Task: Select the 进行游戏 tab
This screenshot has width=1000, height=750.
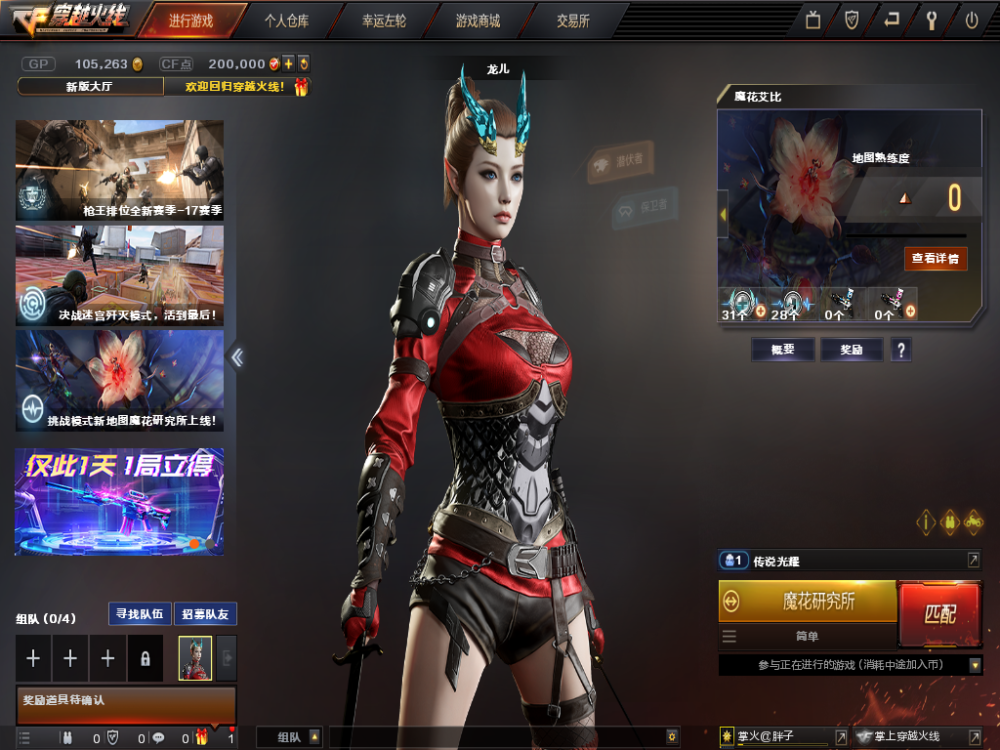Action: click(190, 20)
